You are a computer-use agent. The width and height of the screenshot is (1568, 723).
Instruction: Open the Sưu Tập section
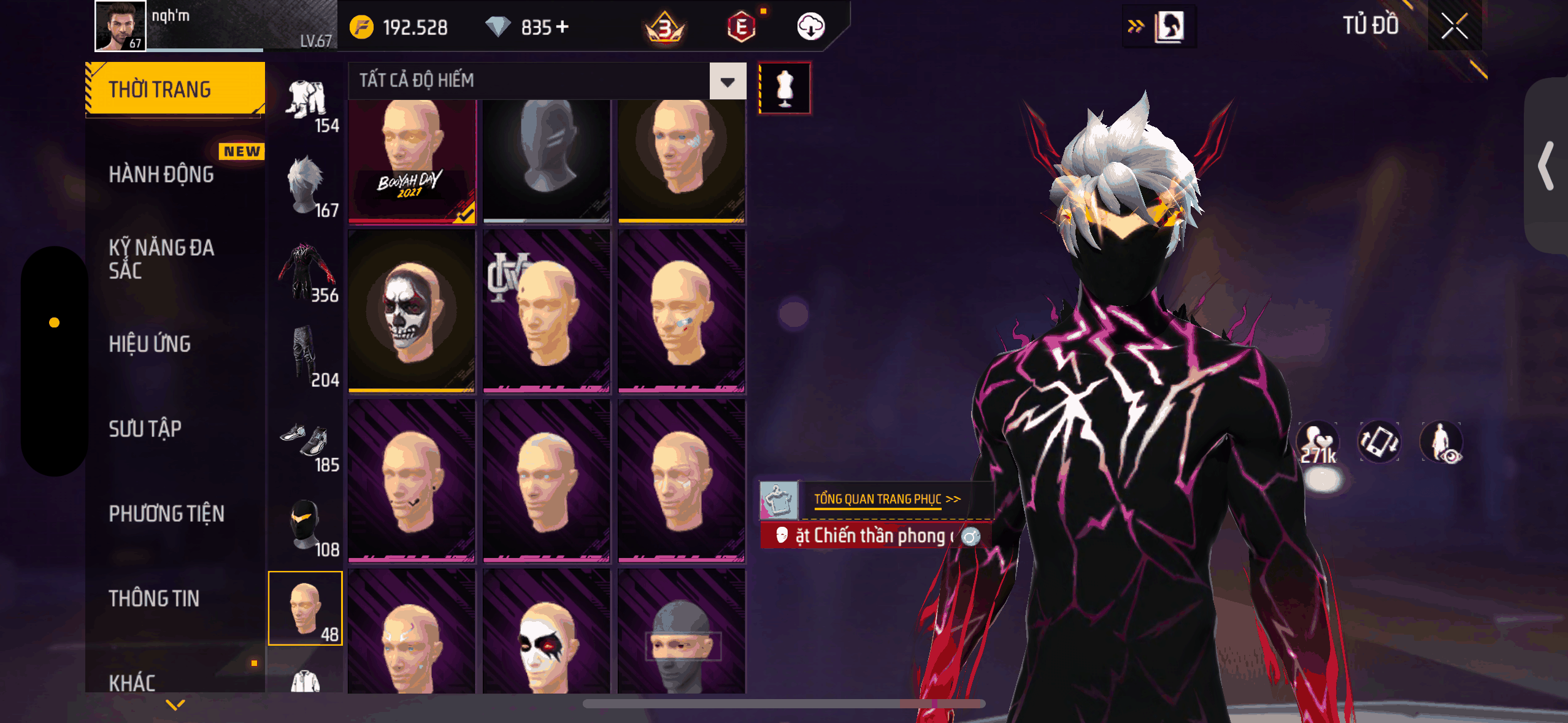click(x=145, y=429)
